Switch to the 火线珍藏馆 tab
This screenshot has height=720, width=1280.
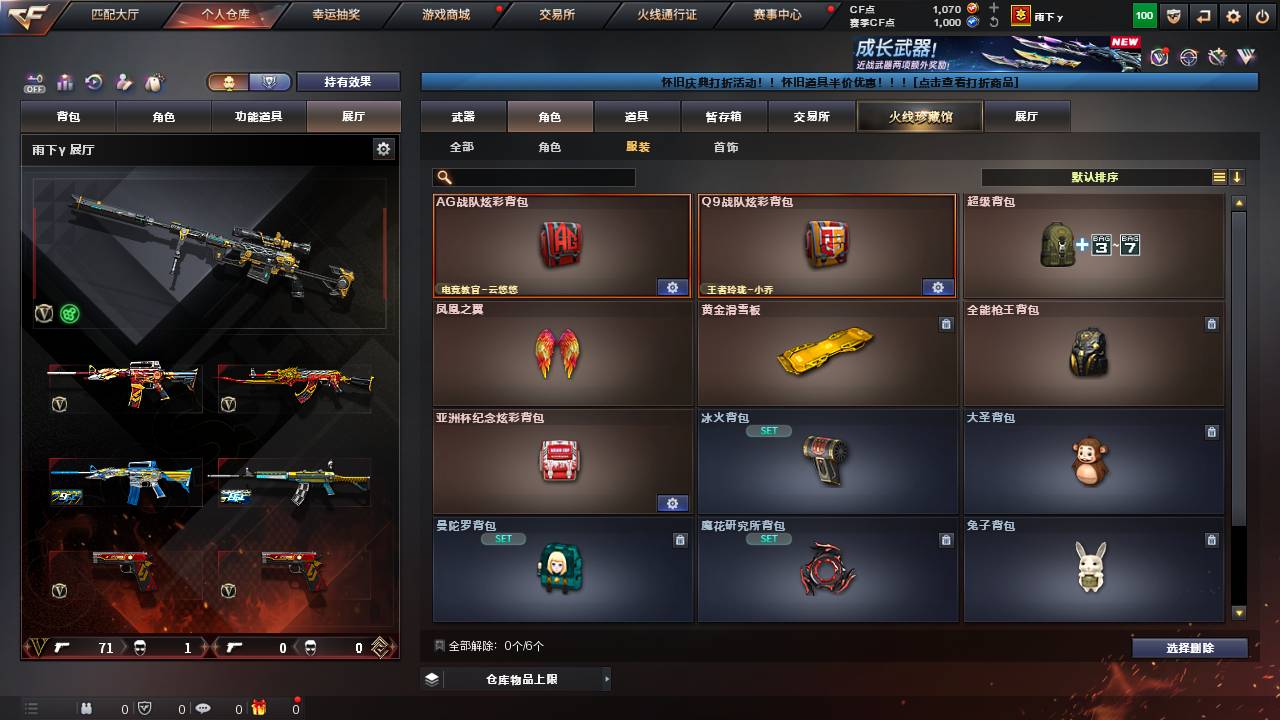[x=919, y=116]
